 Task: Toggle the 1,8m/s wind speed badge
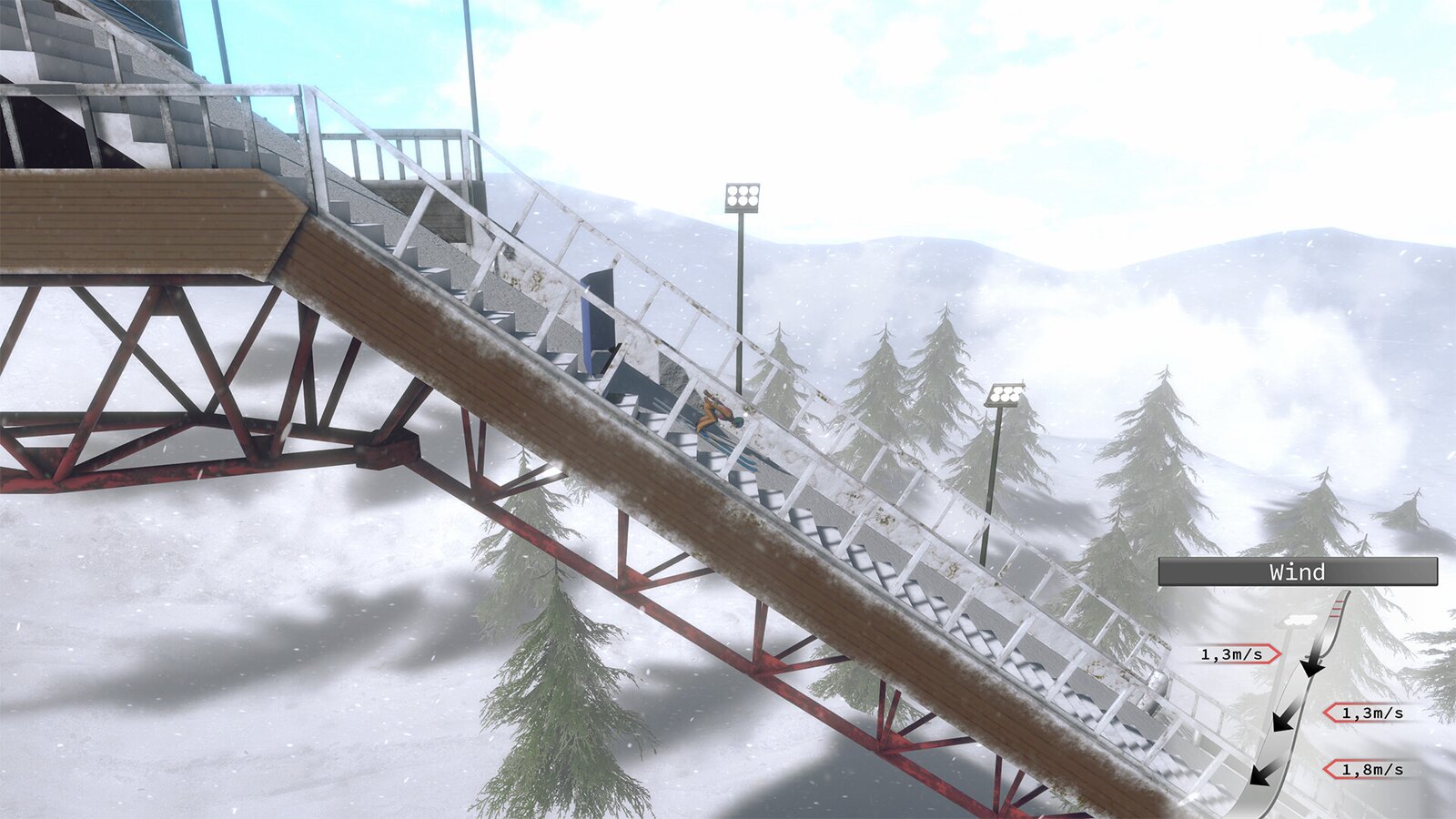point(1371,769)
